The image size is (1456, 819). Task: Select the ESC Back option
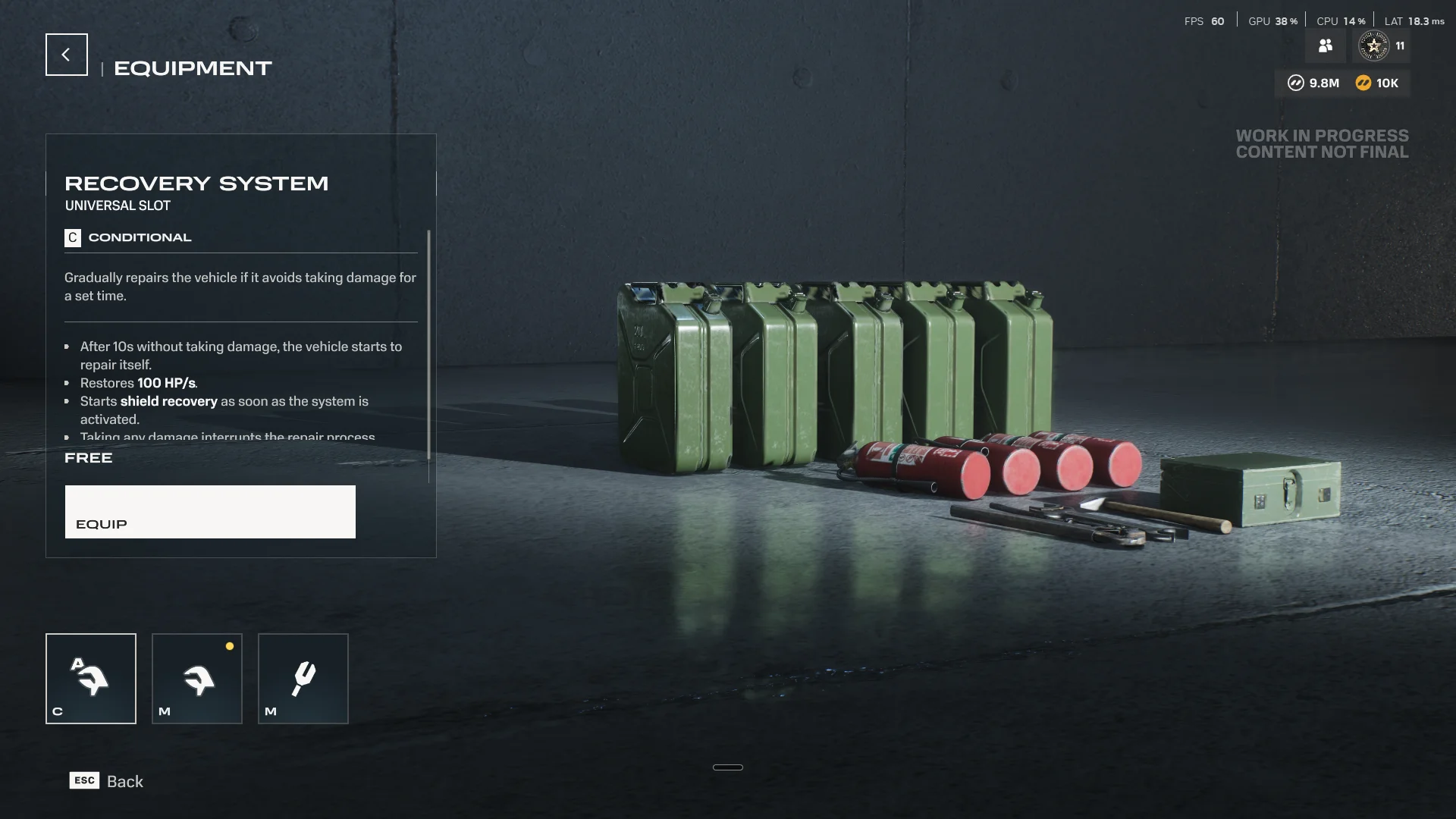coord(105,780)
